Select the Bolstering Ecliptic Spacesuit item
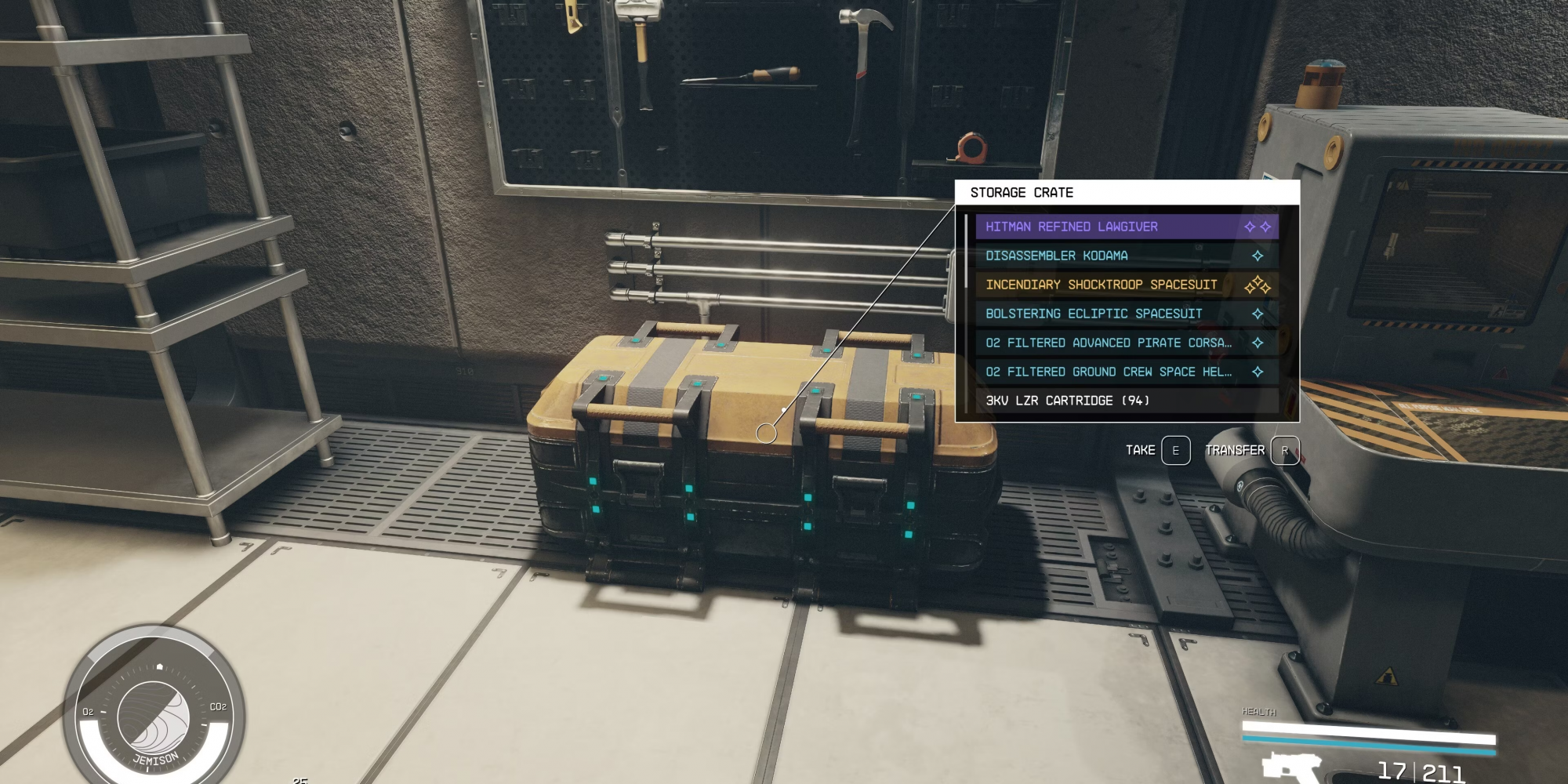Screen dimensions: 1568x784 tap(1126, 314)
